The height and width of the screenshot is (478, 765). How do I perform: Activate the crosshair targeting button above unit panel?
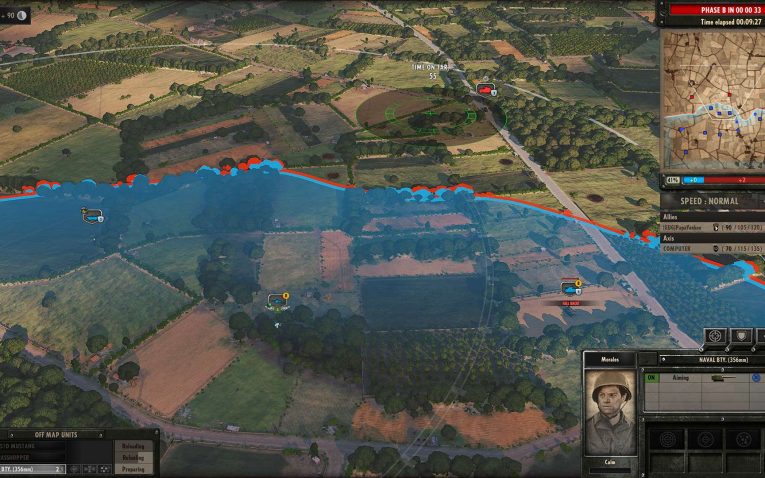tap(717, 336)
